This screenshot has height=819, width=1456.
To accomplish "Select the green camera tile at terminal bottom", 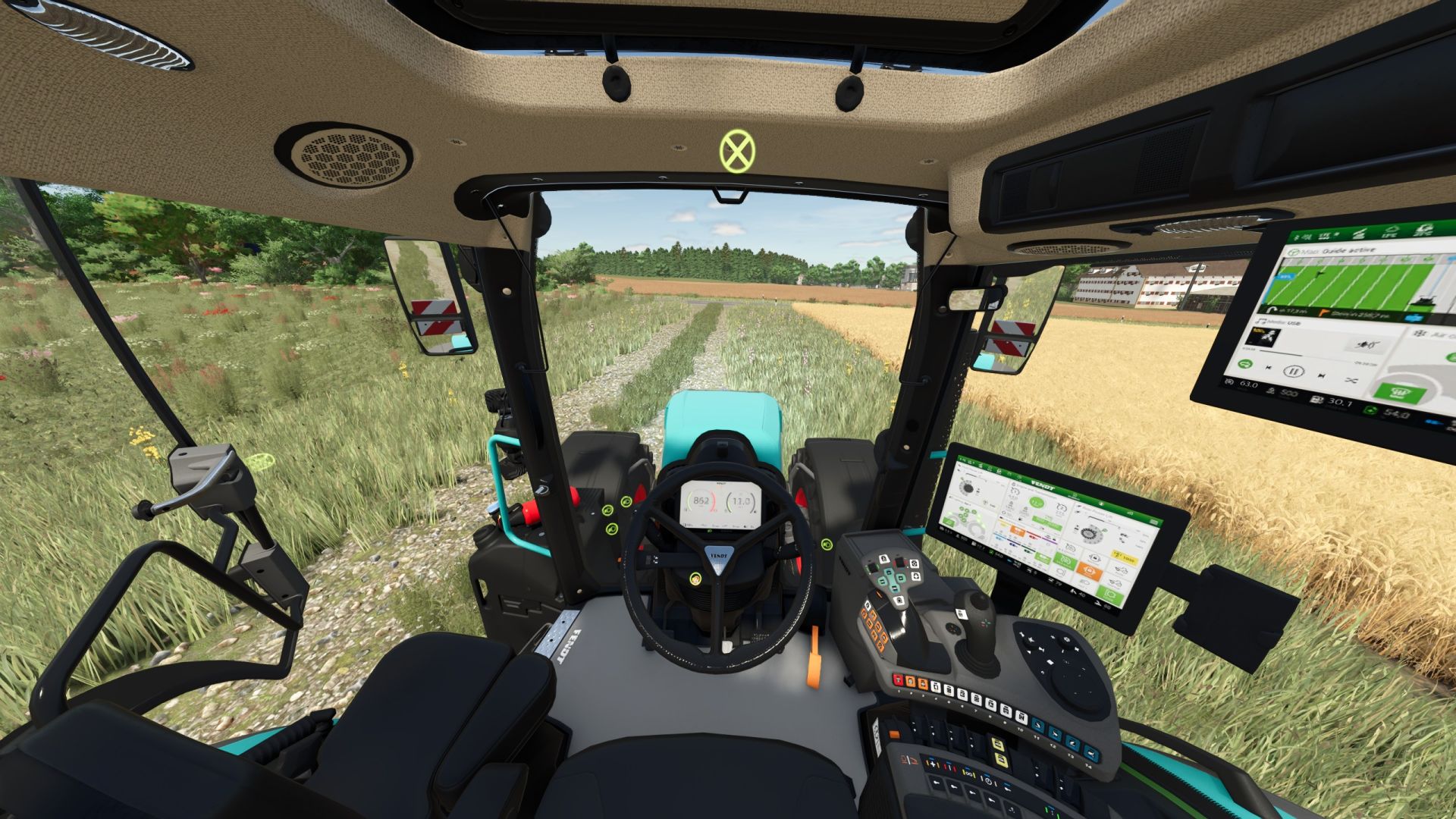I will tap(1109, 594).
